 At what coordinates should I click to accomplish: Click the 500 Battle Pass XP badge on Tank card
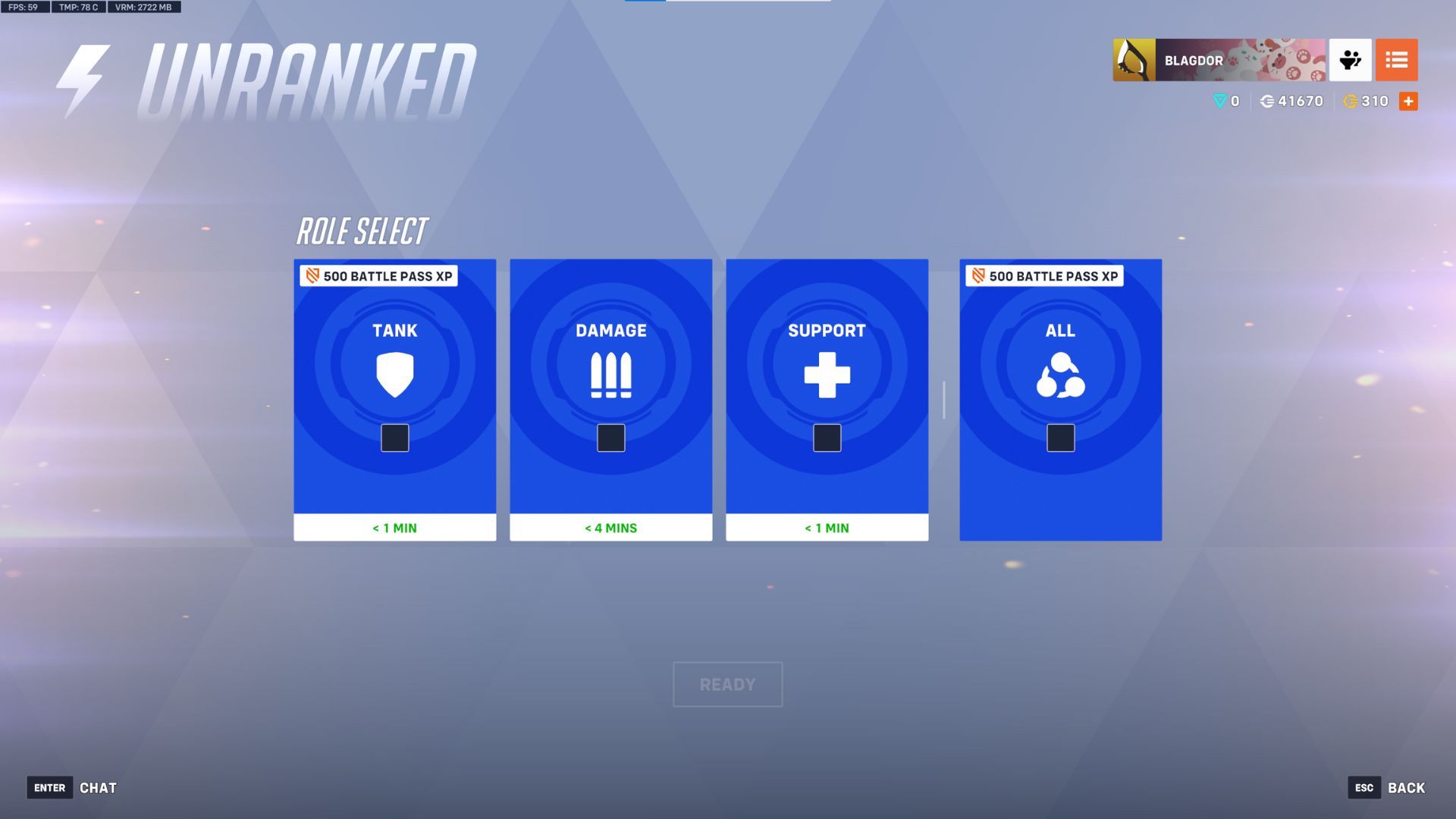[379, 276]
